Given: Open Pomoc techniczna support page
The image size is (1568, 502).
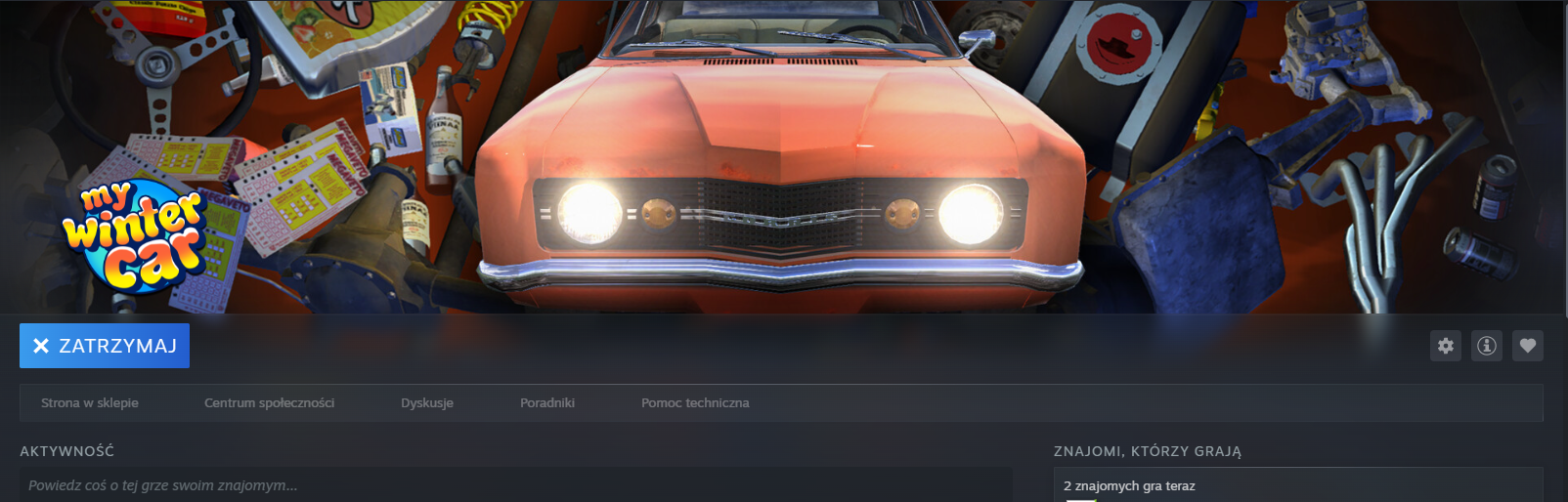Looking at the screenshot, I should click(x=695, y=402).
